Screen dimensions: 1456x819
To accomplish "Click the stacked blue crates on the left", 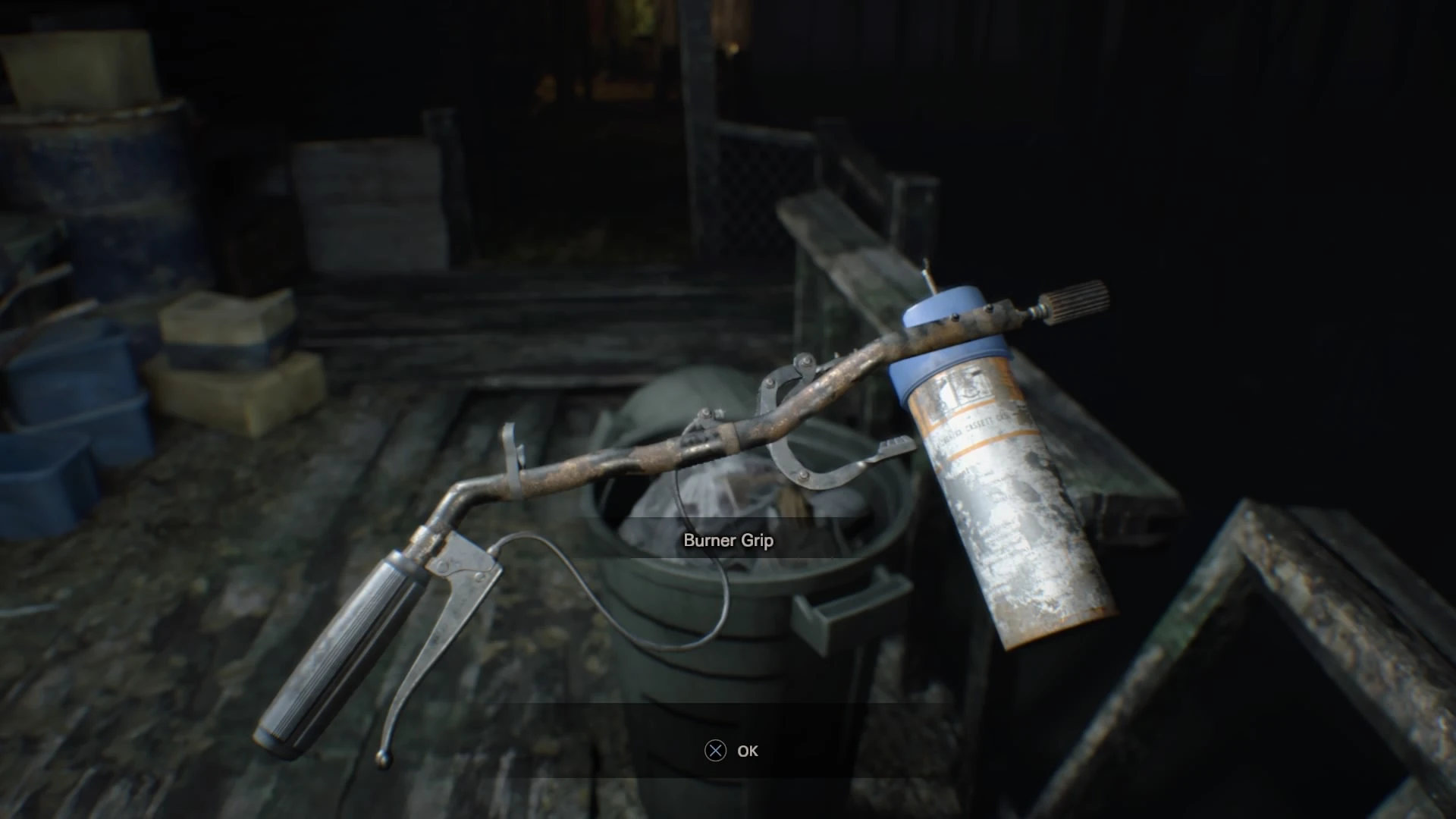I will point(83,425).
